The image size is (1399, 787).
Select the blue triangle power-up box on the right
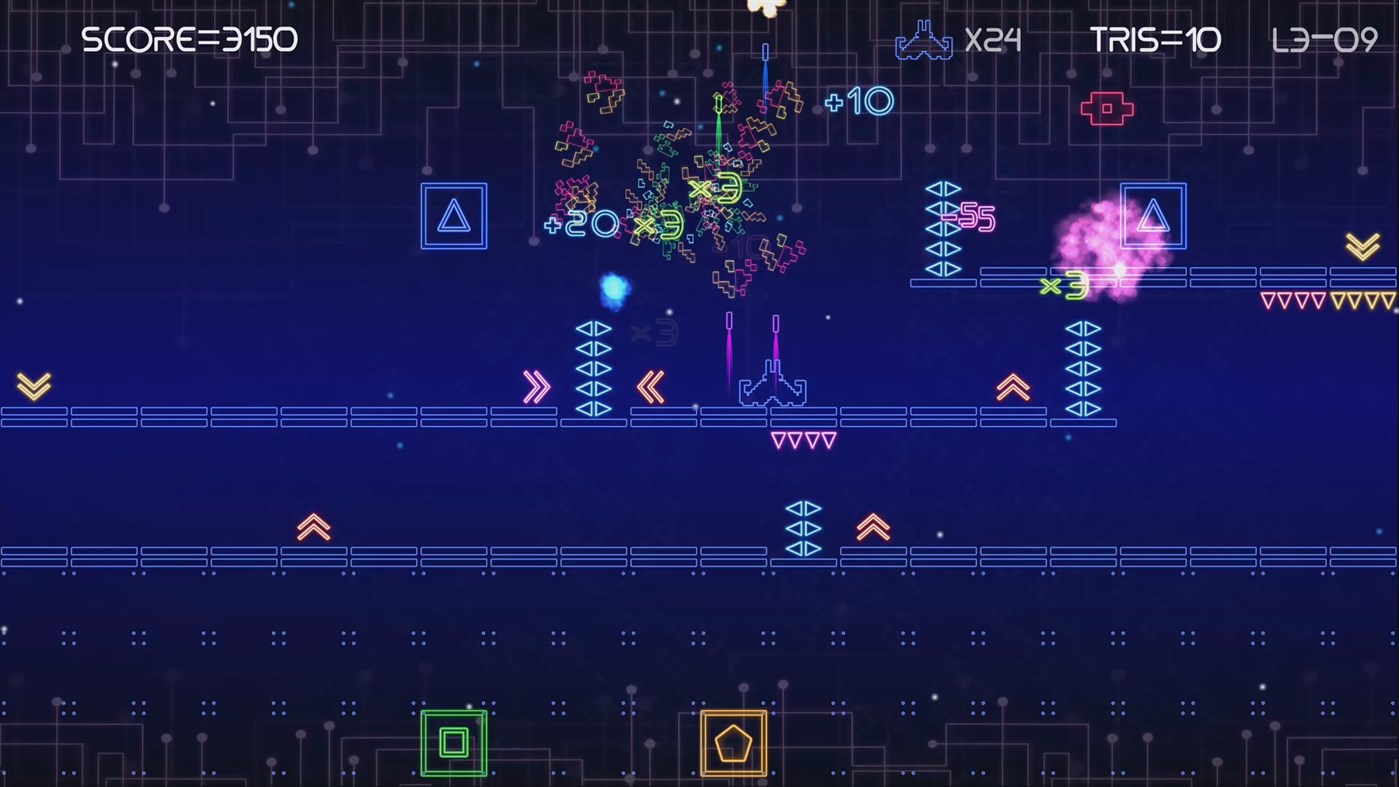coord(1152,215)
